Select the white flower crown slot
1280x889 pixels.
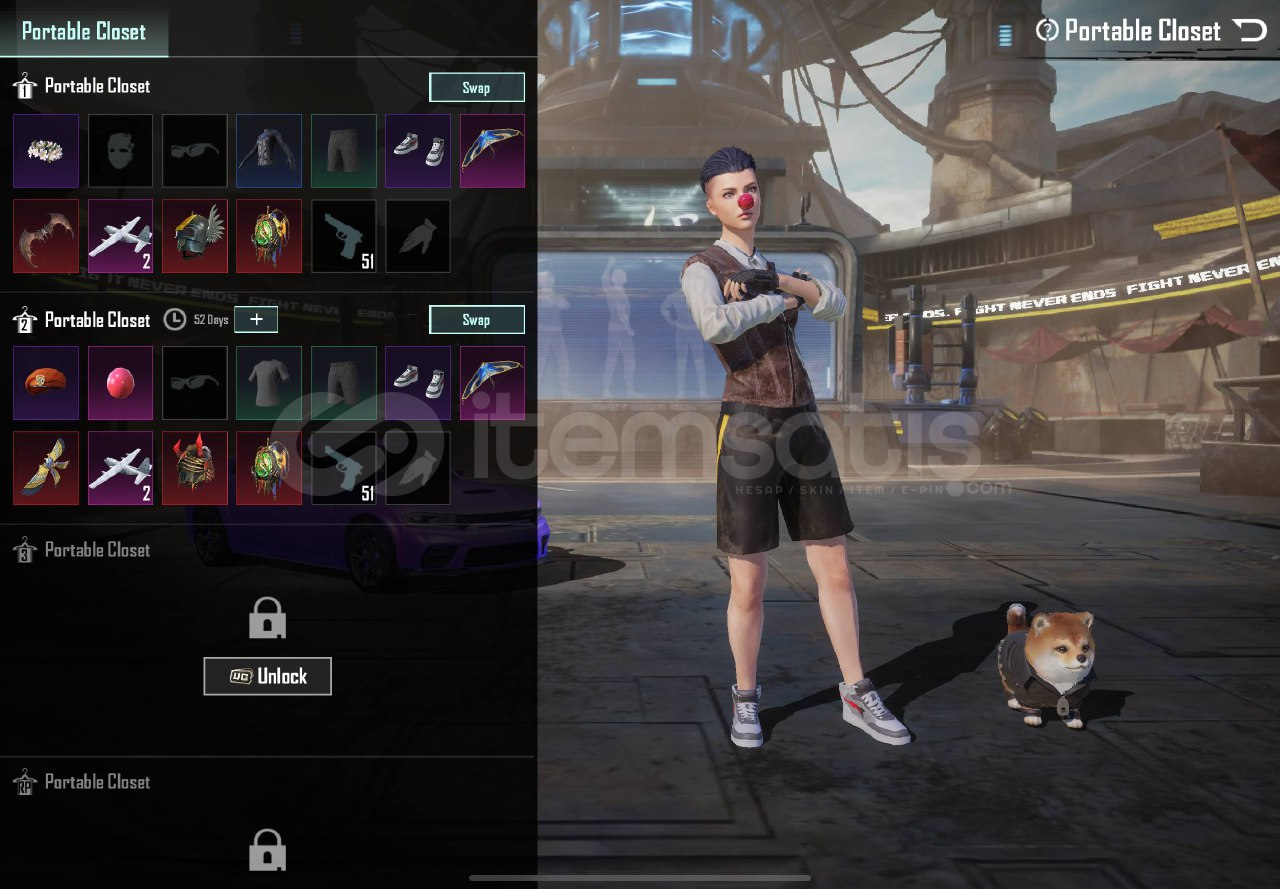[x=46, y=151]
